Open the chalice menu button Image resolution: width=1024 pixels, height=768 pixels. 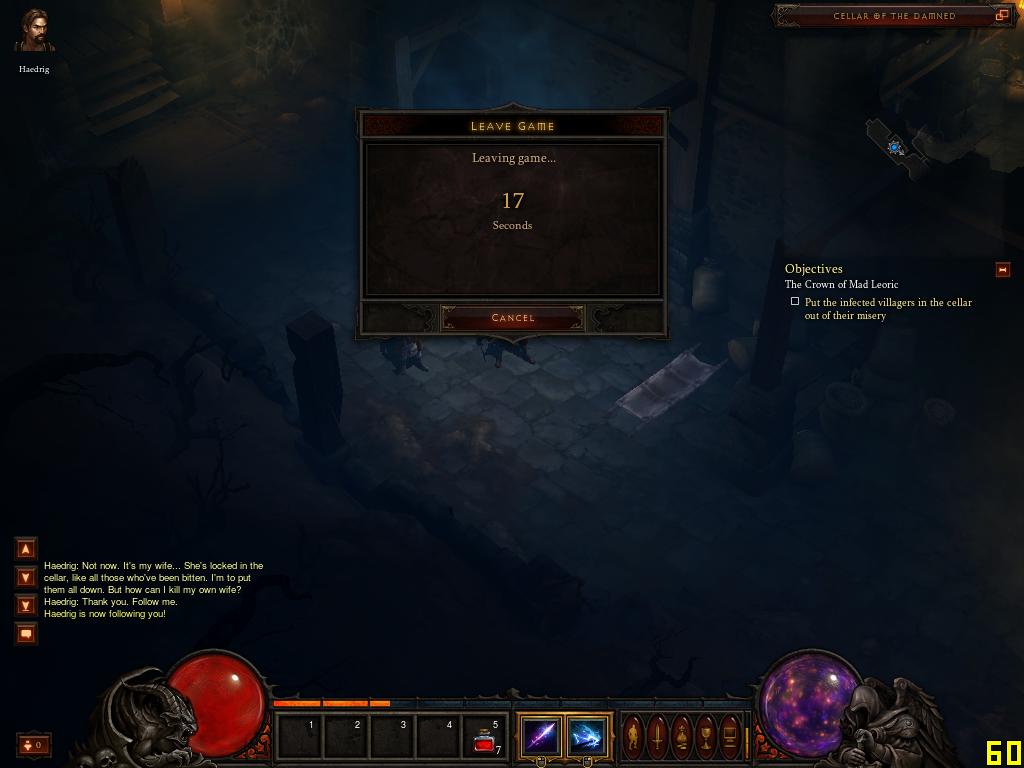[x=706, y=736]
